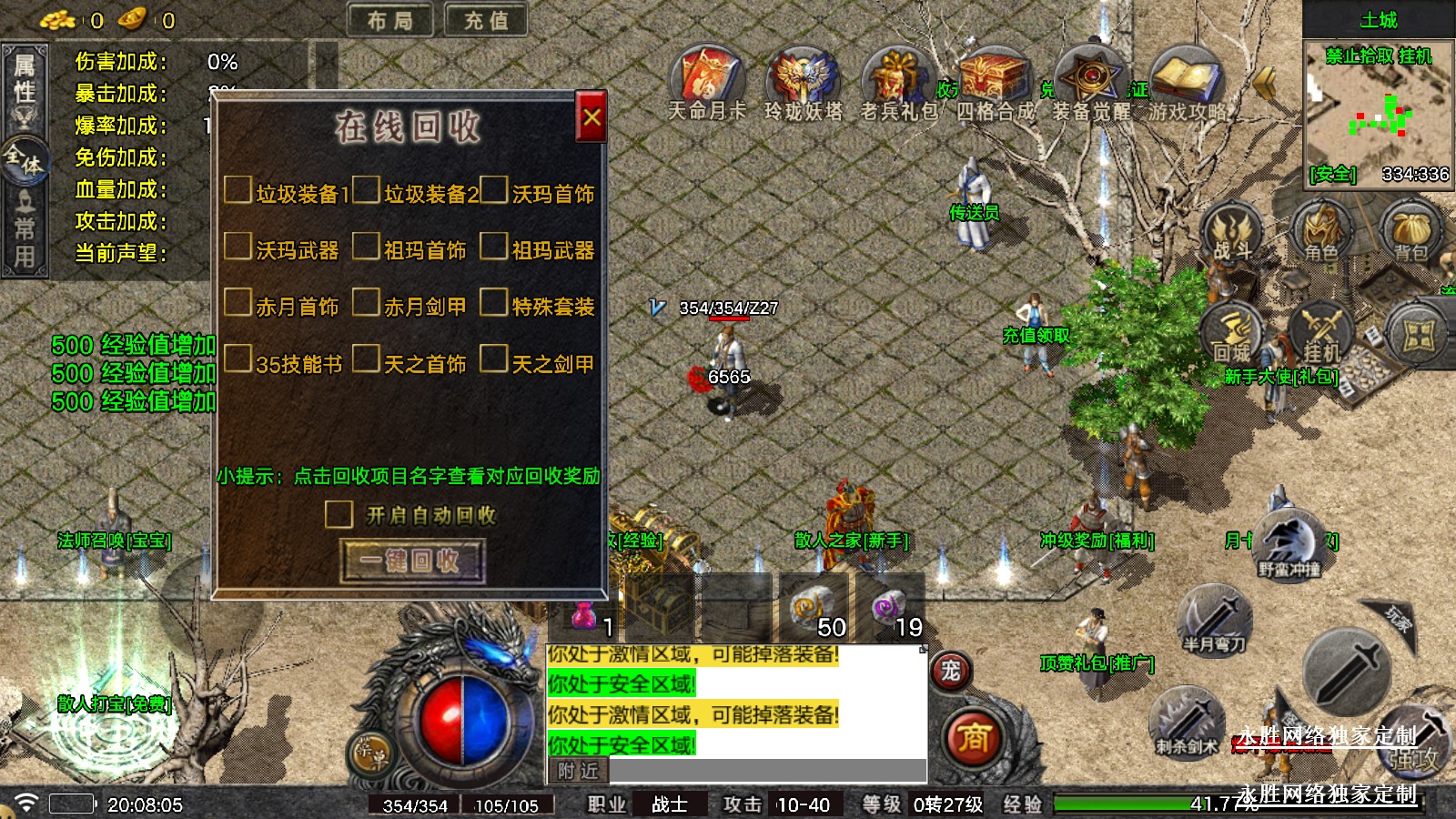The width and height of the screenshot is (1456, 819).
Task: Close the 在线回收 recycling panel
Action: (591, 116)
